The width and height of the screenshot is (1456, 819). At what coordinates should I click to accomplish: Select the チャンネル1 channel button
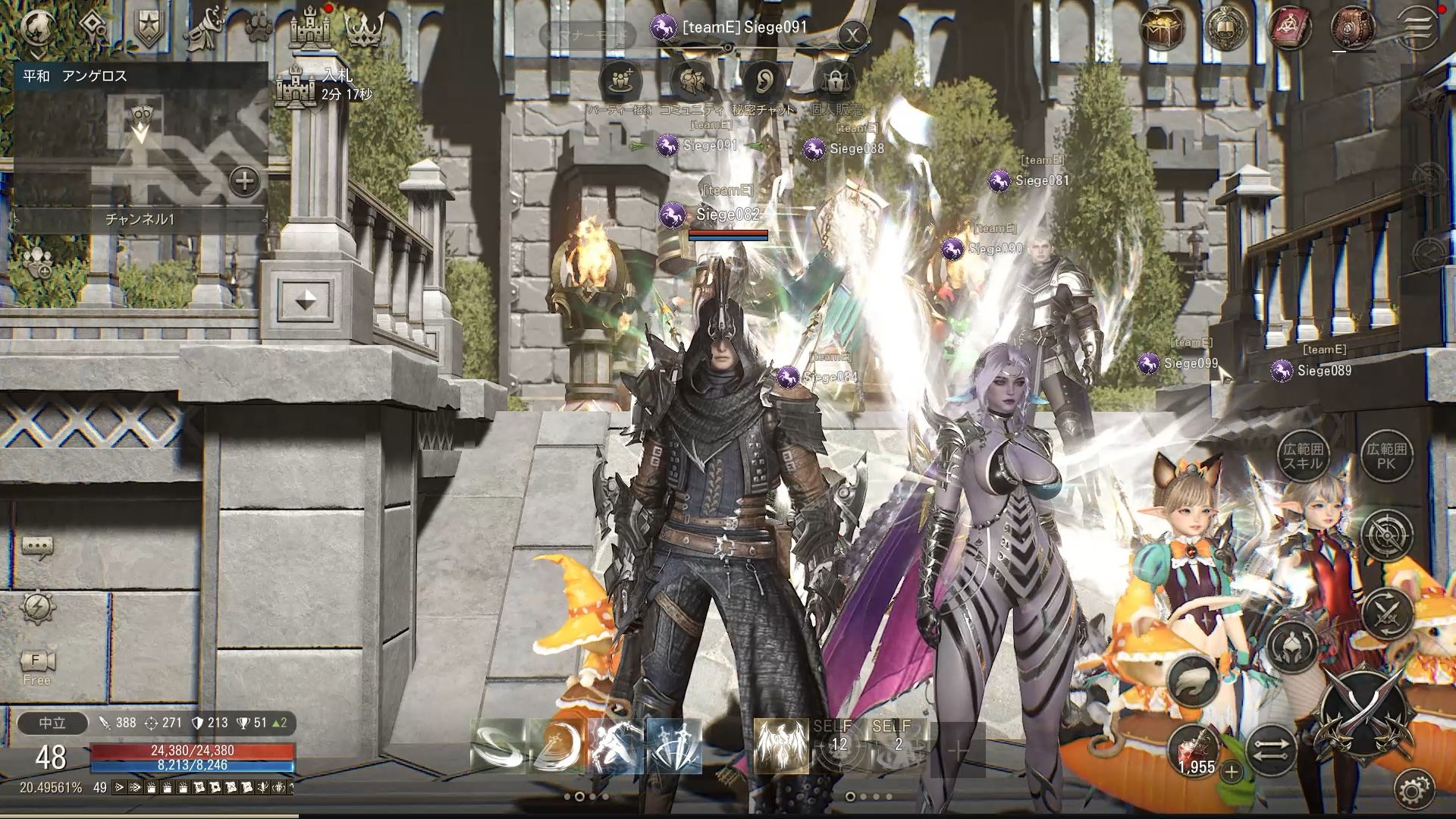[x=140, y=219]
